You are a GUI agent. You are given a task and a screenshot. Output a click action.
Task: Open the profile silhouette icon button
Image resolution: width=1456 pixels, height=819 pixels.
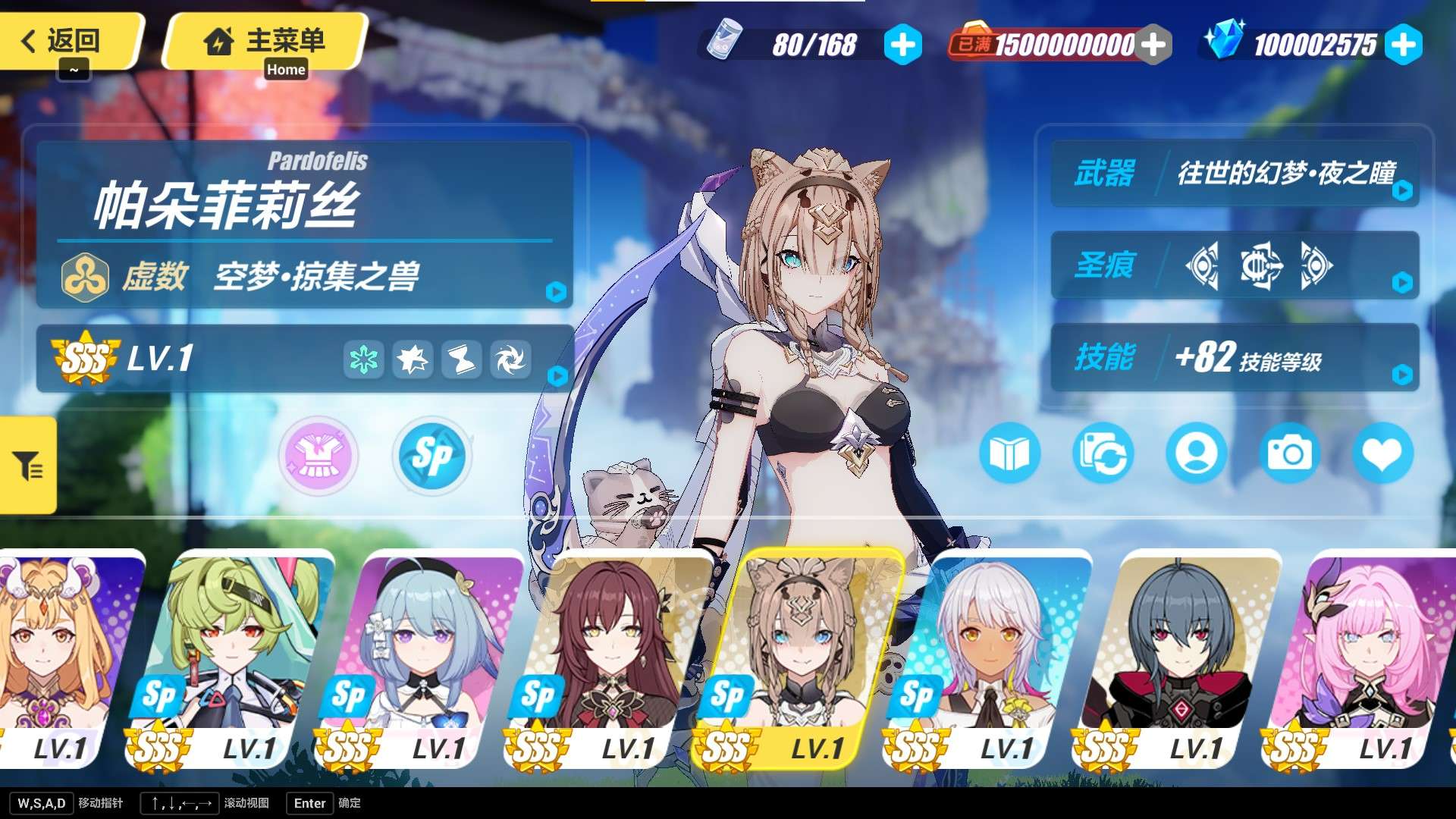tap(1196, 453)
